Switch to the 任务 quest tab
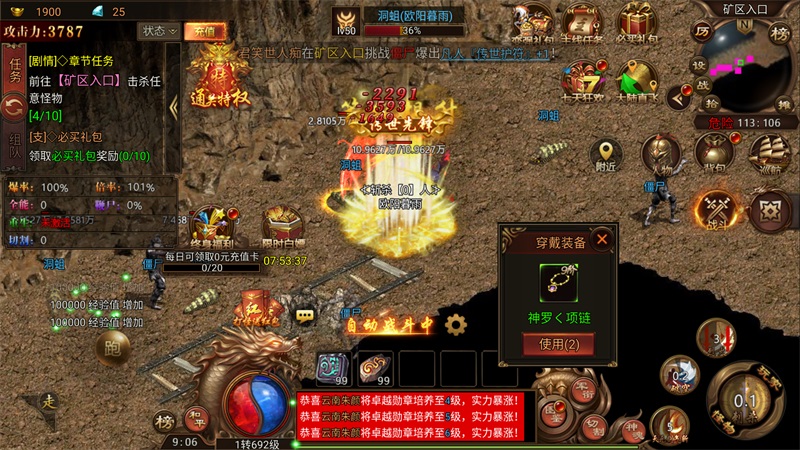This screenshot has height=450, width=800. point(15,70)
